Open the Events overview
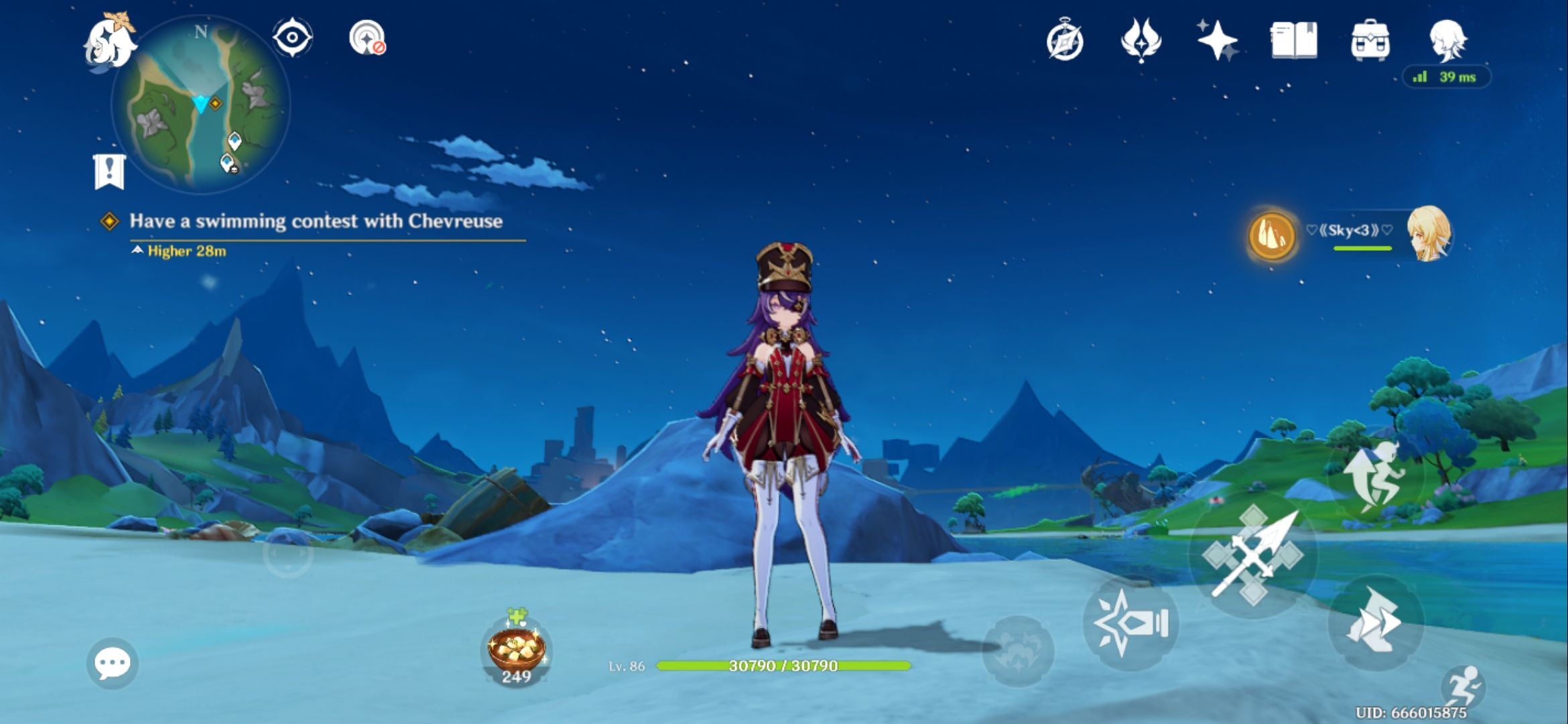 tap(1066, 42)
